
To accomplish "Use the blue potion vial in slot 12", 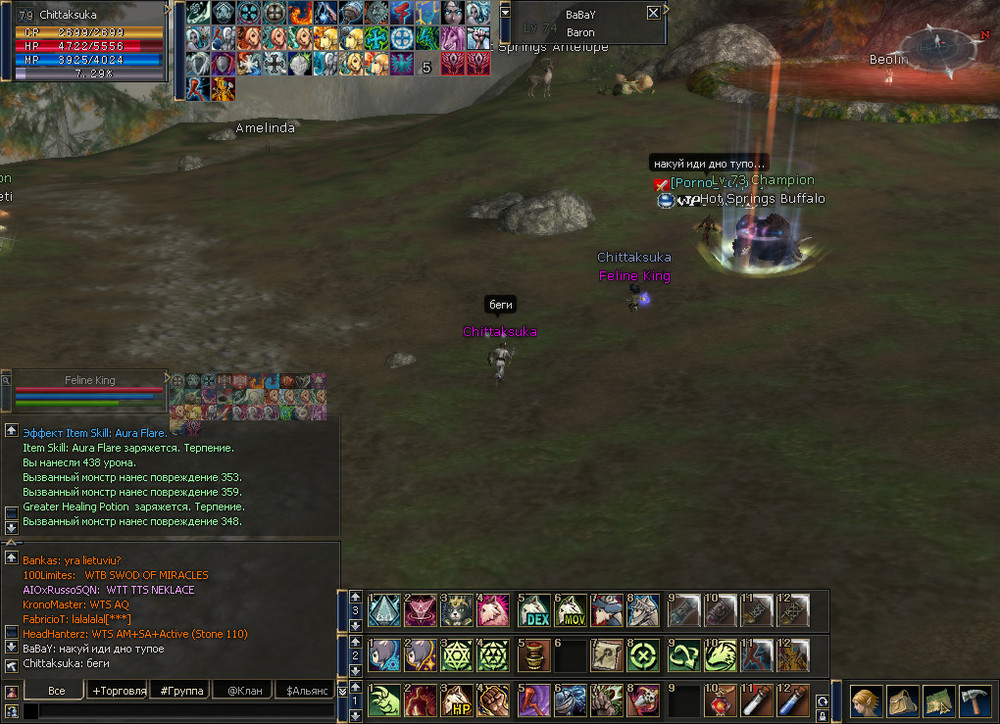I will pyautogui.click(x=792, y=698).
